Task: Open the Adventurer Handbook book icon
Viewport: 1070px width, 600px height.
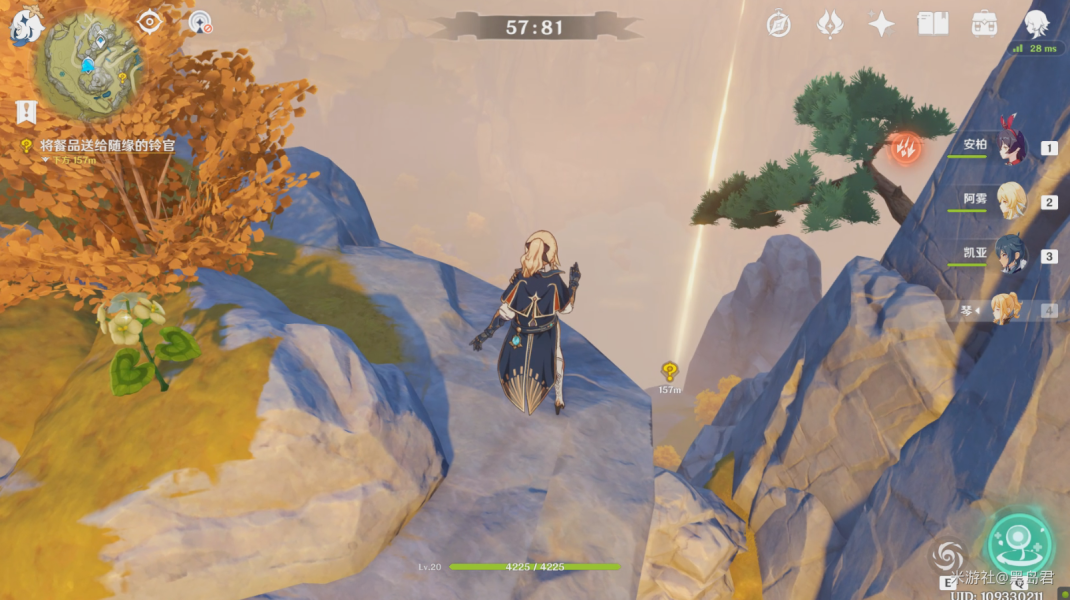Action: (933, 24)
